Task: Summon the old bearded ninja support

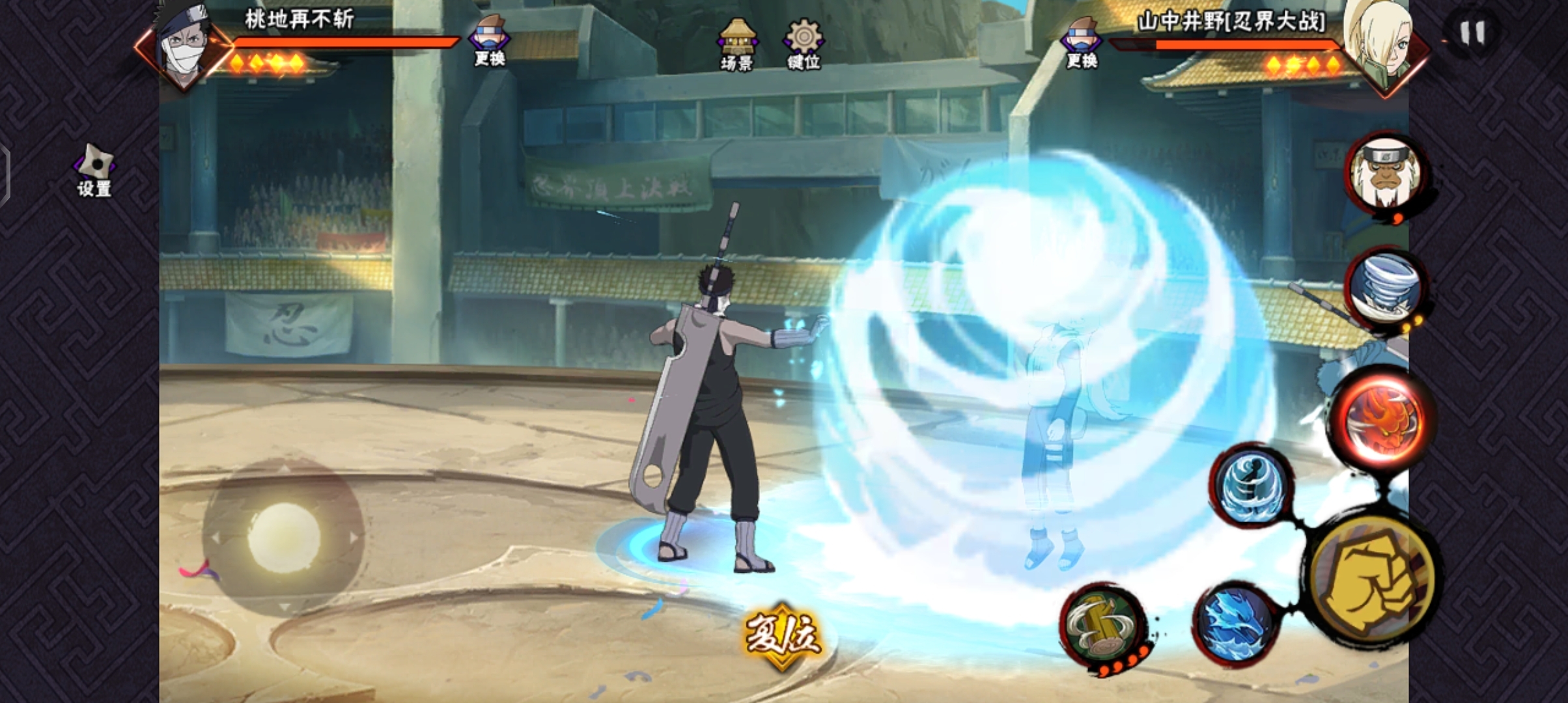Action: (x=1385, y=174)
